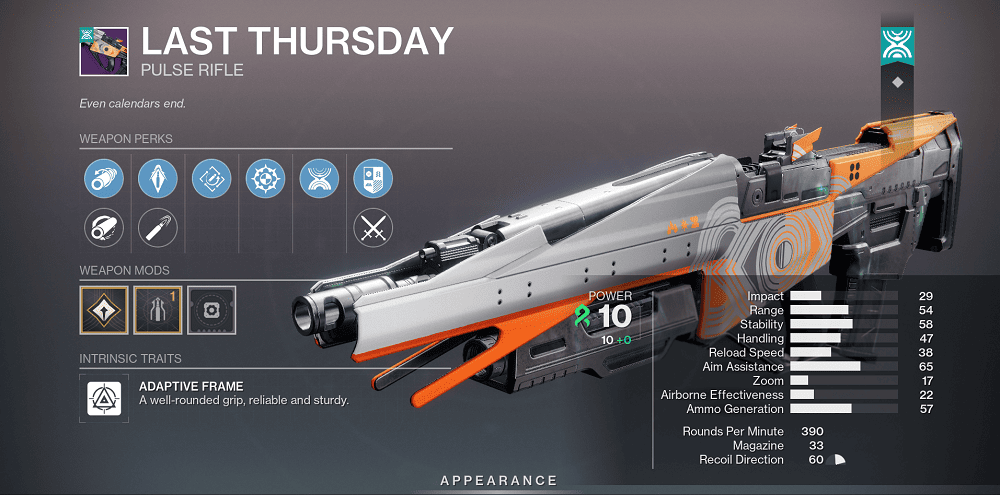Viewport: 1000px width, 495px height.
Task: Choose the crossed swords tracker
Action: coord(373,229)
